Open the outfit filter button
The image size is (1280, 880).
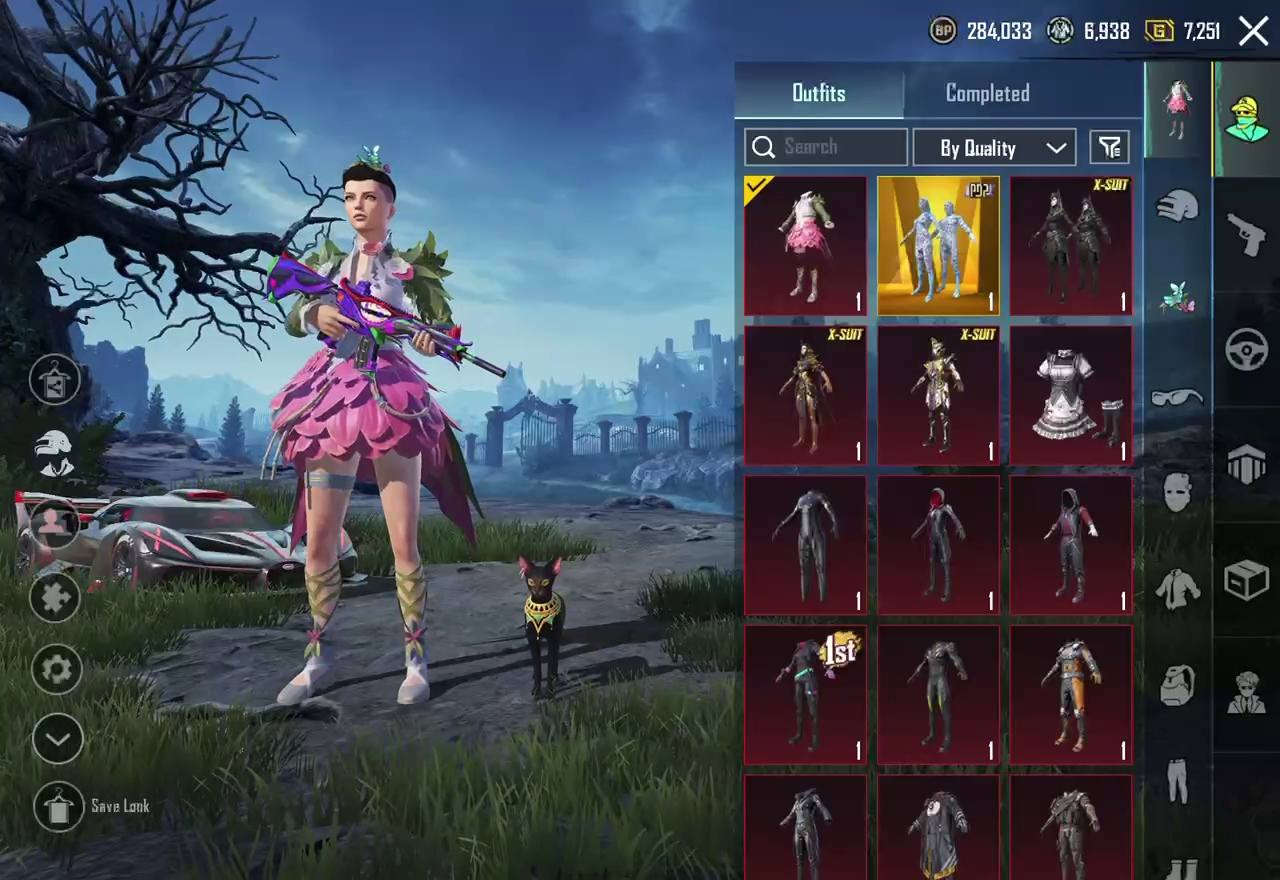pos(1109,148)
